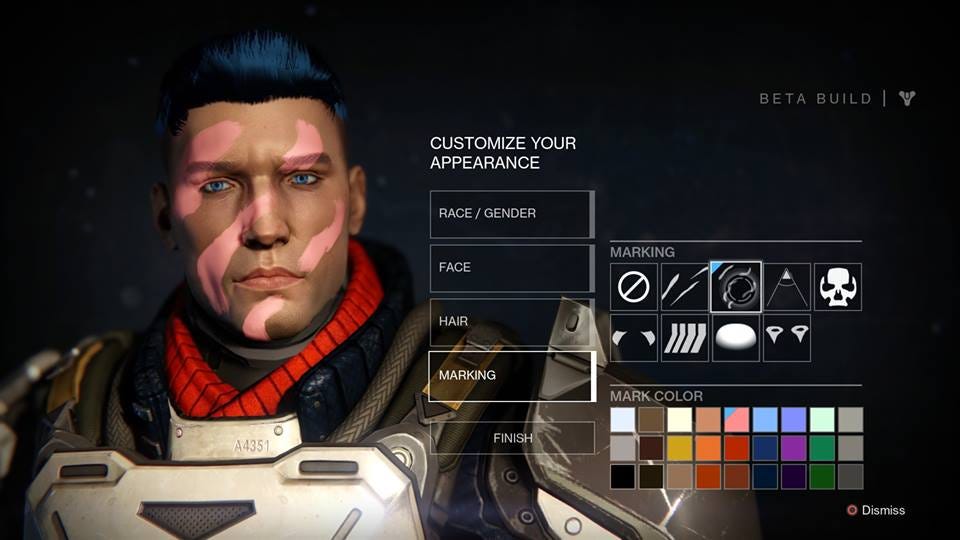This screenshot has width=960, height=540.
Task: Click the Finish button
Action: [x=512, y=438]
